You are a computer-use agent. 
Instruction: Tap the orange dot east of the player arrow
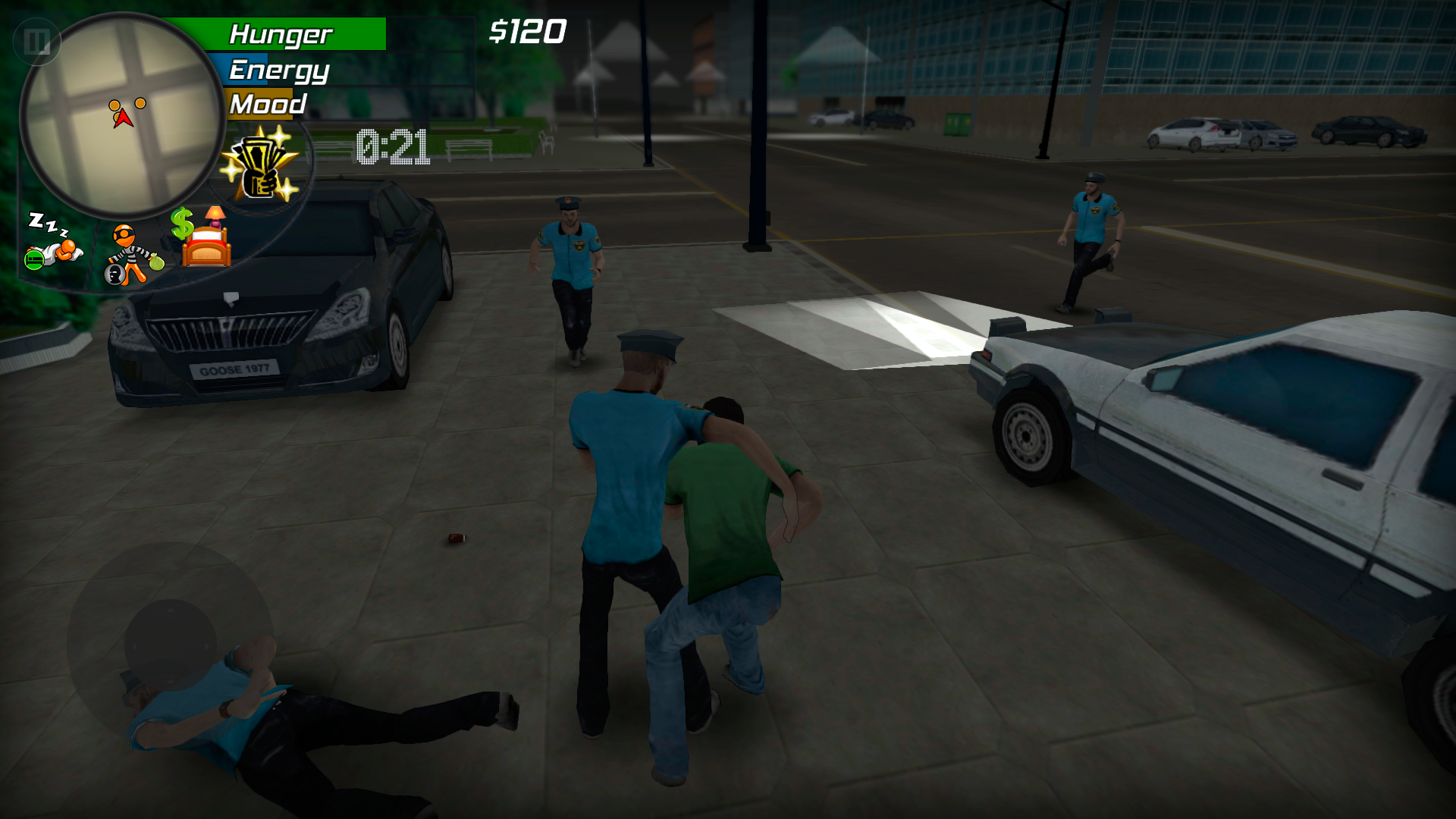[139, 102]
